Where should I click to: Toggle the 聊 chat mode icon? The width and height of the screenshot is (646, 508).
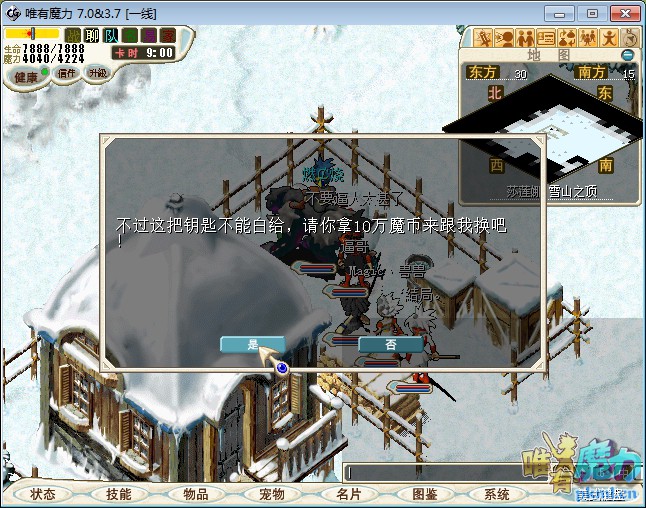(92, 35)
